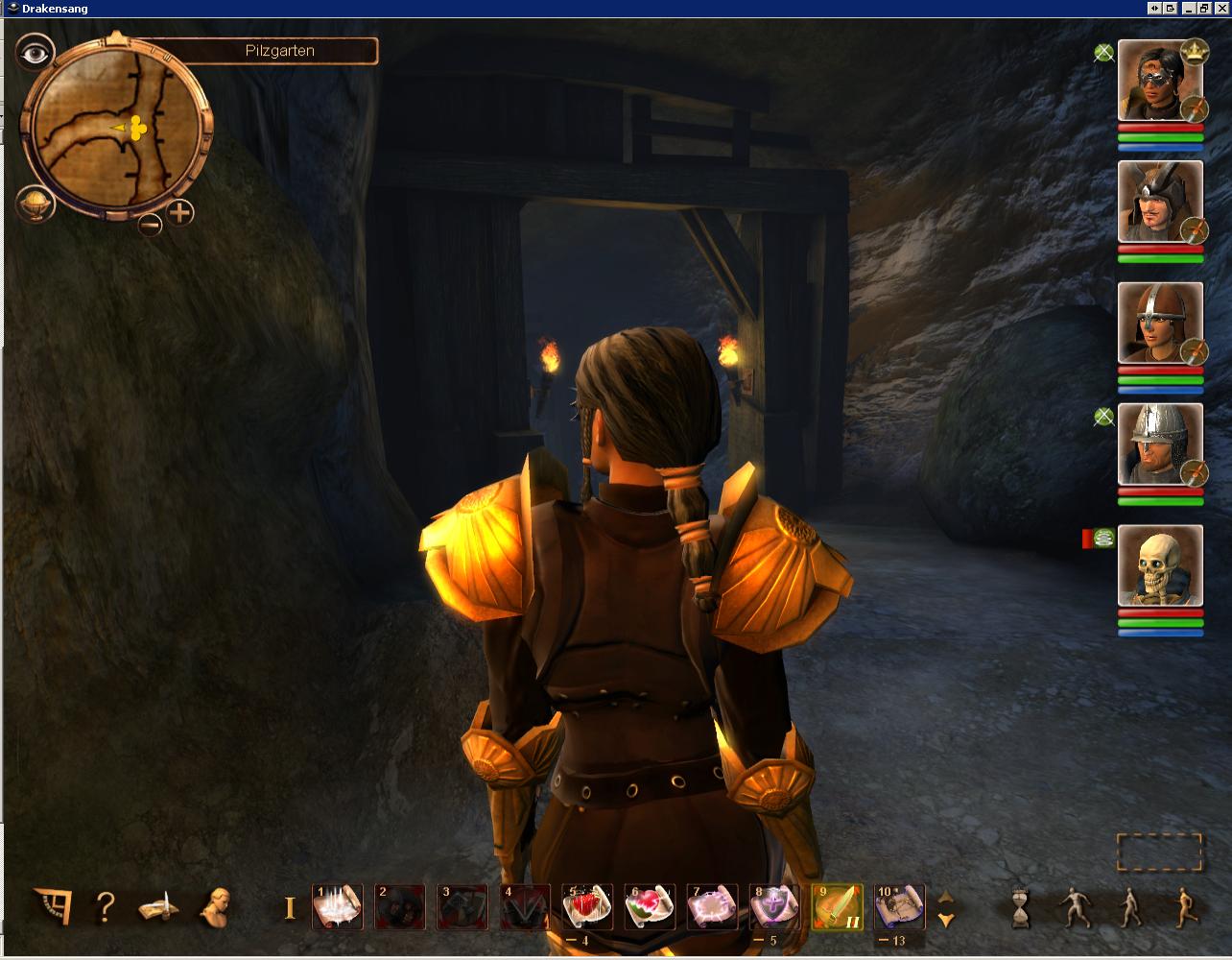Pick the steel-helmet warrior portrait
1232x960 pixels.
(1159, 445)
